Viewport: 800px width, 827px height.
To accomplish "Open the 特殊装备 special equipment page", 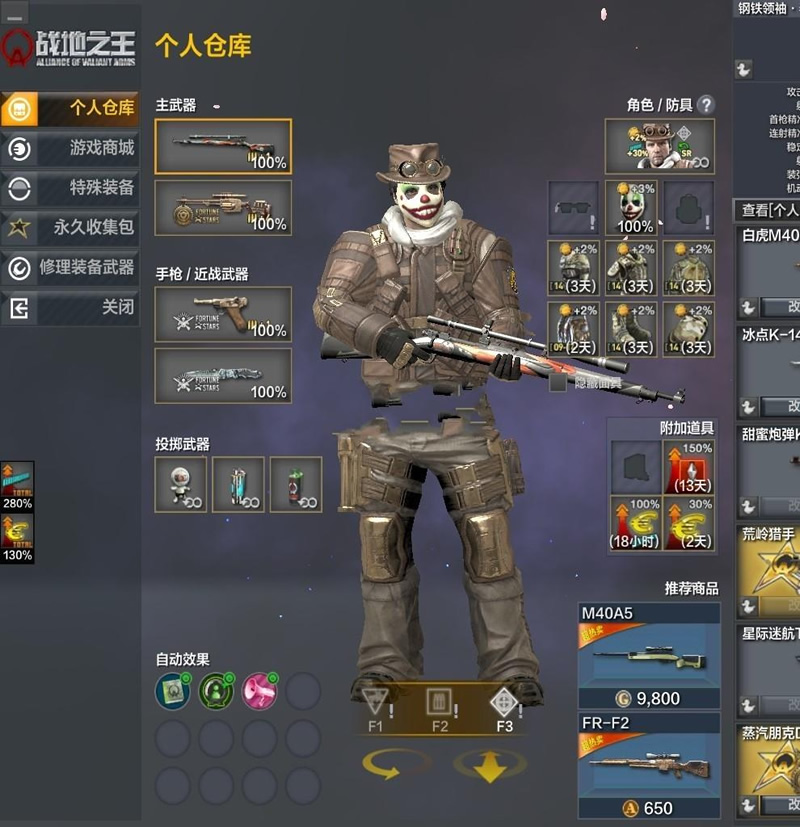I will (x=70, y=188).
